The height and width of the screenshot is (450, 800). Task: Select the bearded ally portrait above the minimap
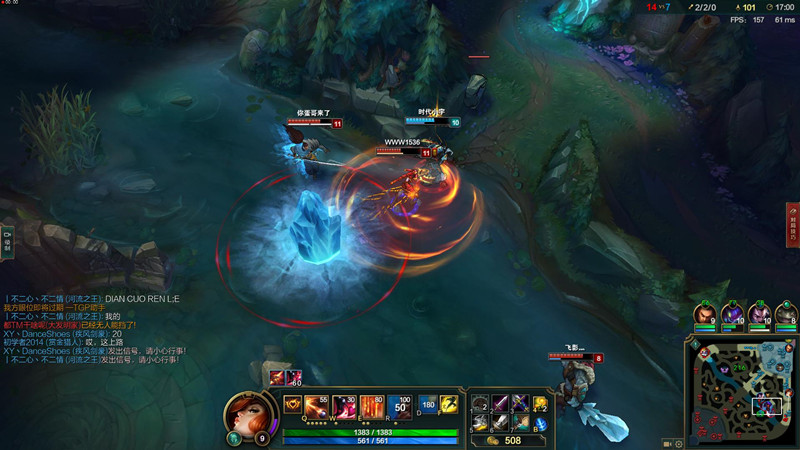(x=706, y=312)
